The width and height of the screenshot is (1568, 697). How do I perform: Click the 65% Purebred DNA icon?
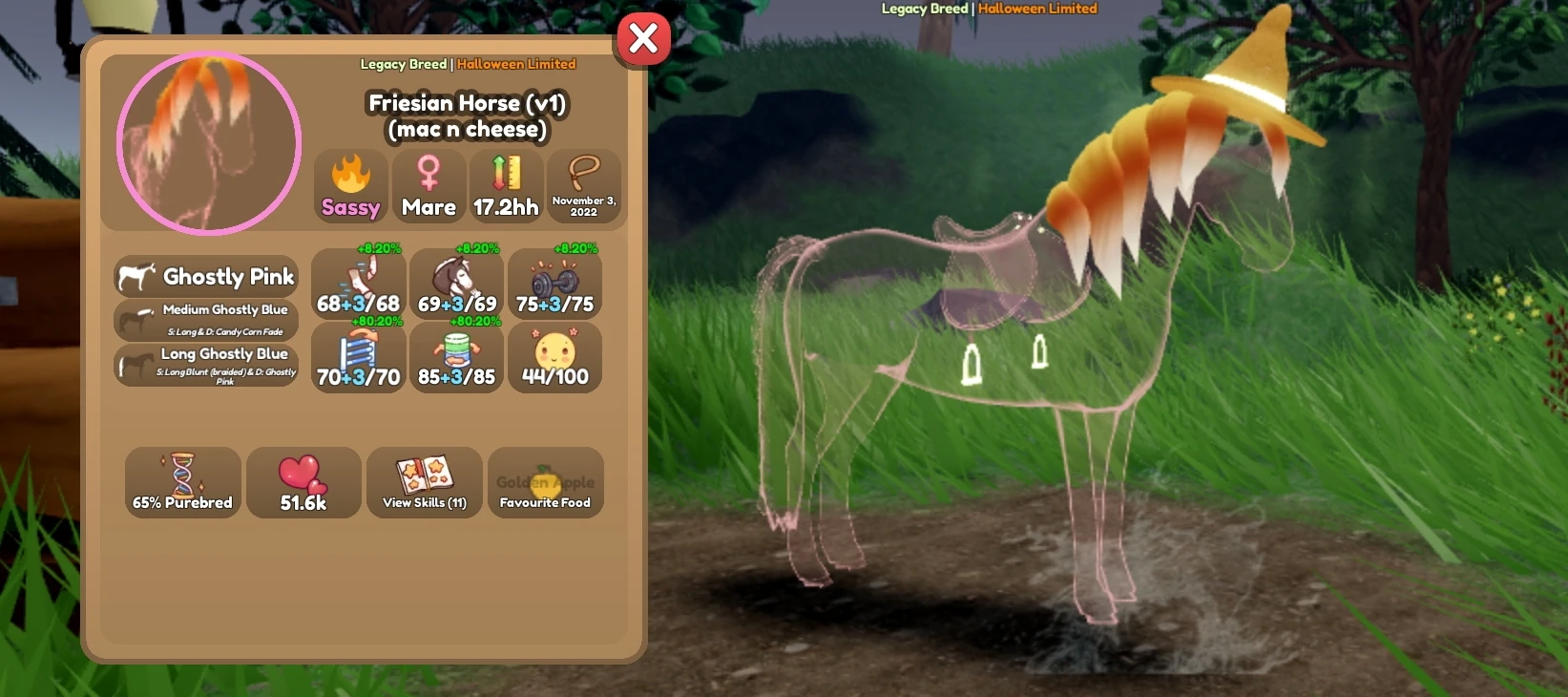pyautogui.click(x=181, y=482)
